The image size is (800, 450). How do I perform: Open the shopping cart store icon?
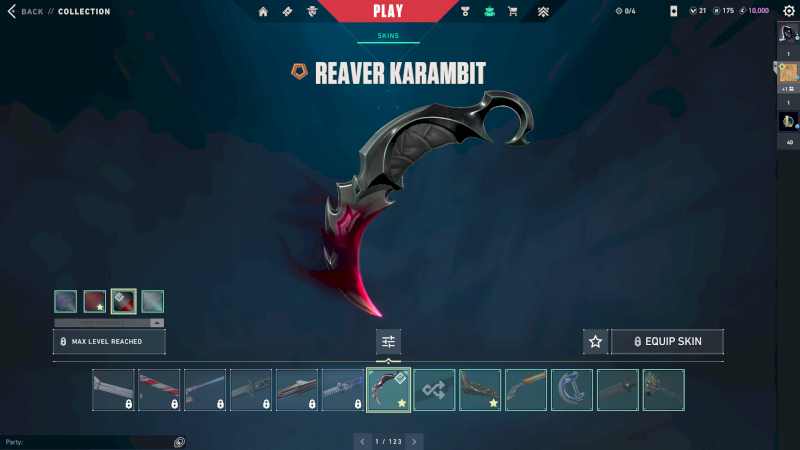point(513,12)
